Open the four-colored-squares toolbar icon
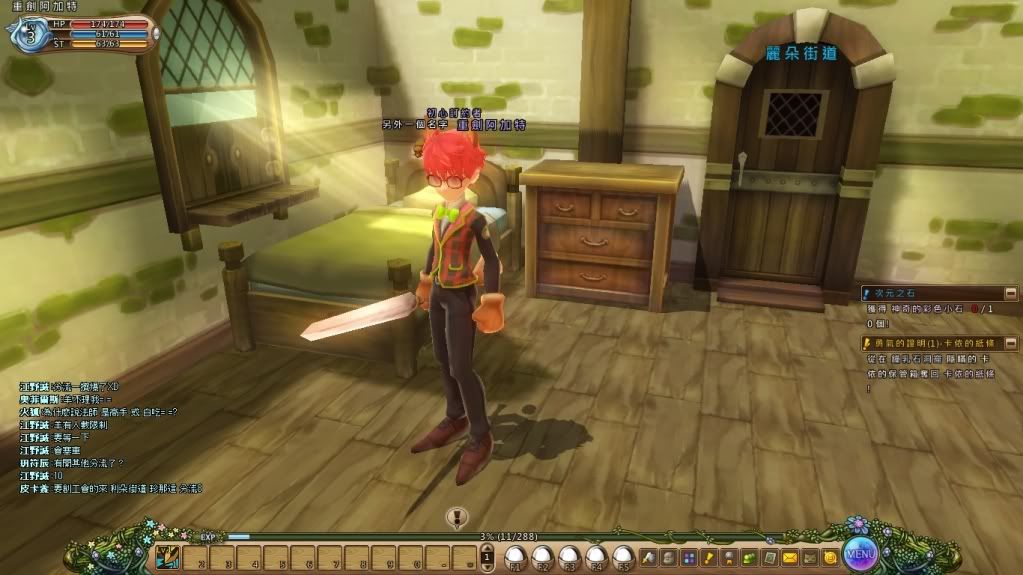The height and width of the screenshot is (575, 1023). tap(688, 557)
